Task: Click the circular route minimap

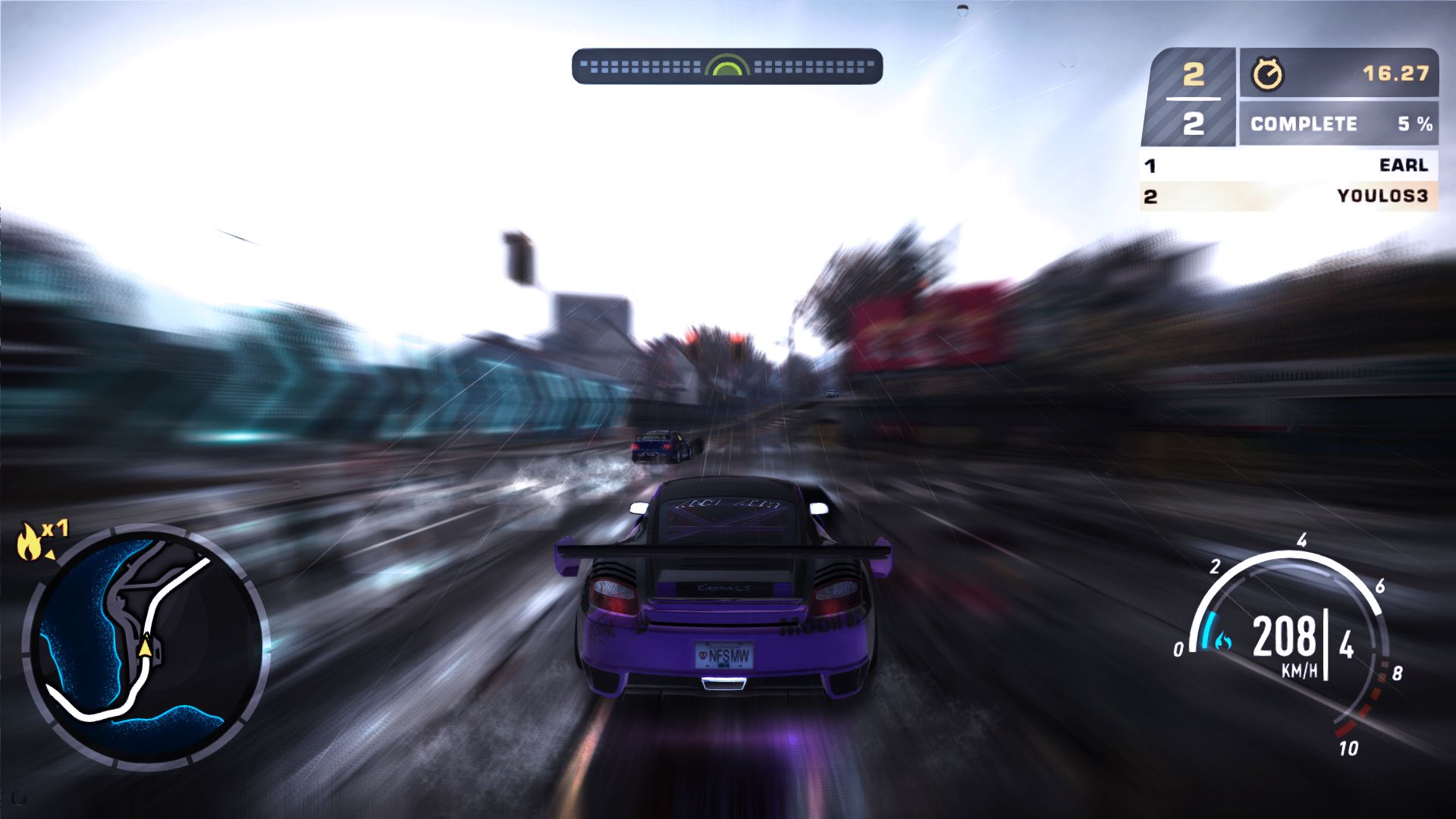Action: click(x=146, y=645)
